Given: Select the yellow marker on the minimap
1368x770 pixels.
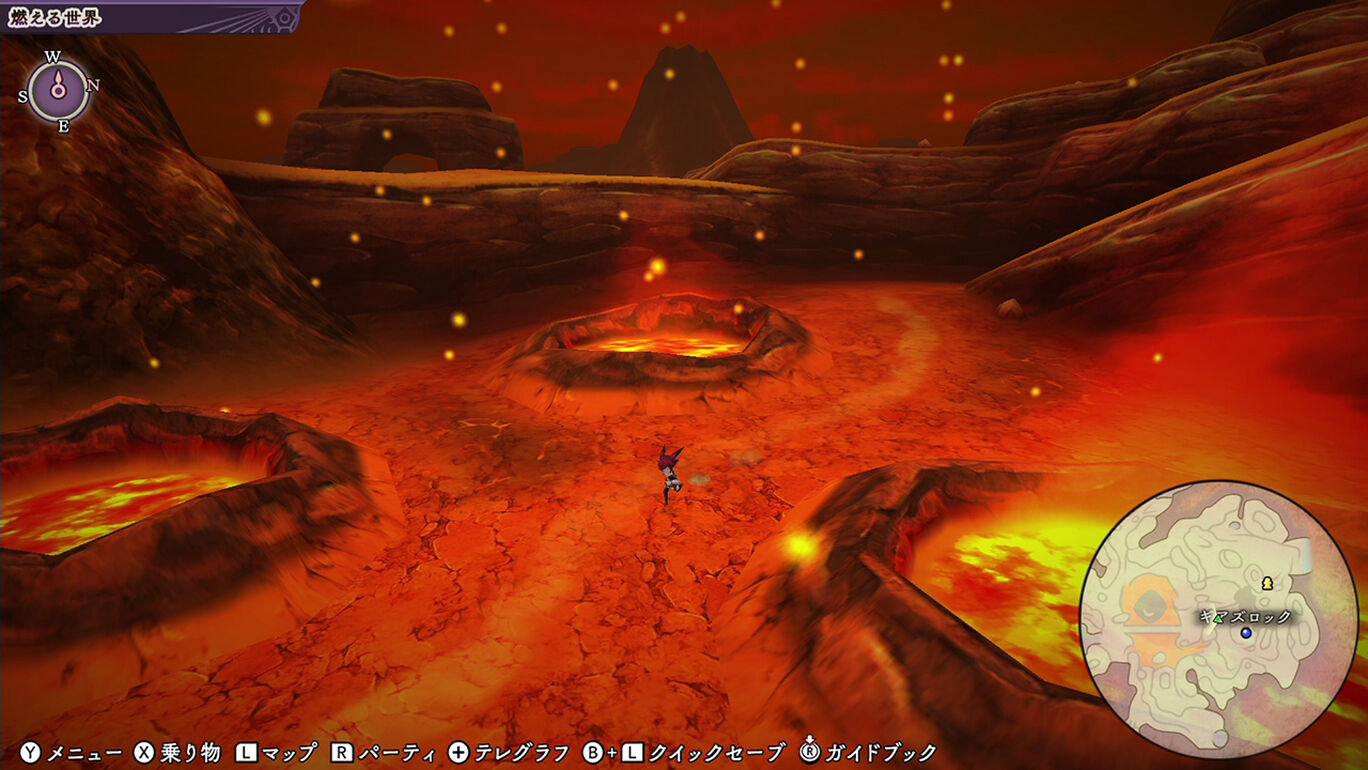Looking at the screenshot, I should point(1268,582).
